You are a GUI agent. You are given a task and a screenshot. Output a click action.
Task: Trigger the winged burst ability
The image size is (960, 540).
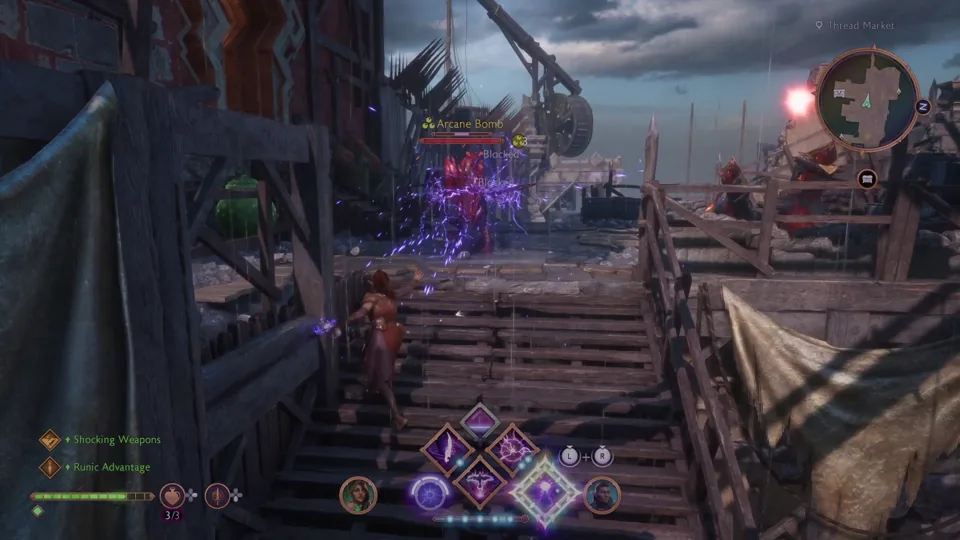(480, 481)
